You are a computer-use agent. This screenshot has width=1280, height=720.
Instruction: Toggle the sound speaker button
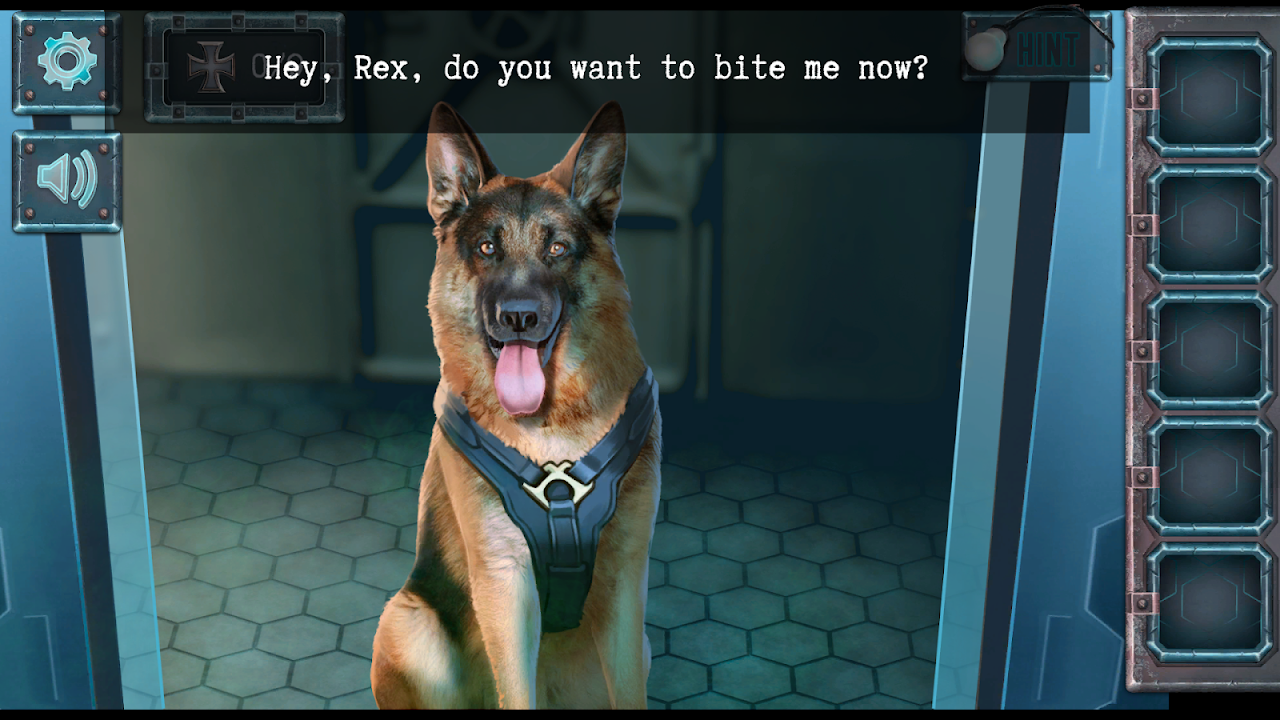[67, 181]
